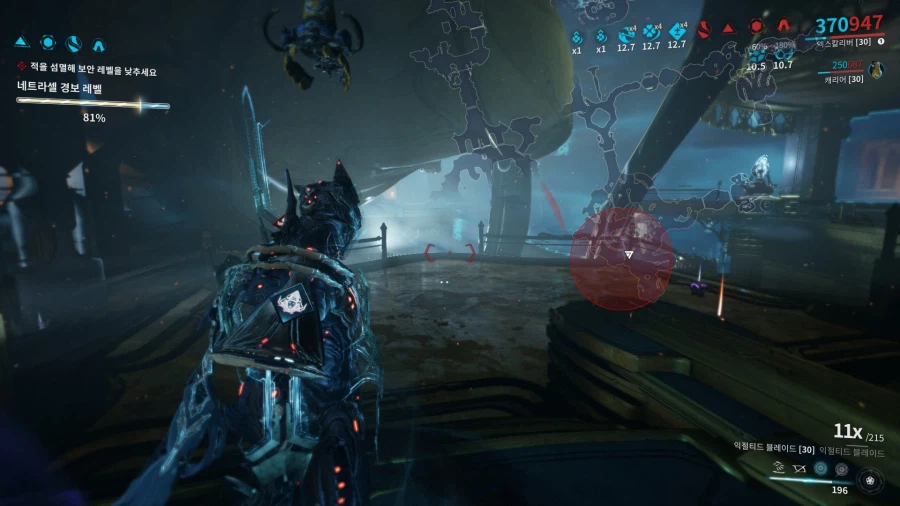900x506 pixels.
Task: Activate the dim grey circular ability icon
Action: pos(841,467)
